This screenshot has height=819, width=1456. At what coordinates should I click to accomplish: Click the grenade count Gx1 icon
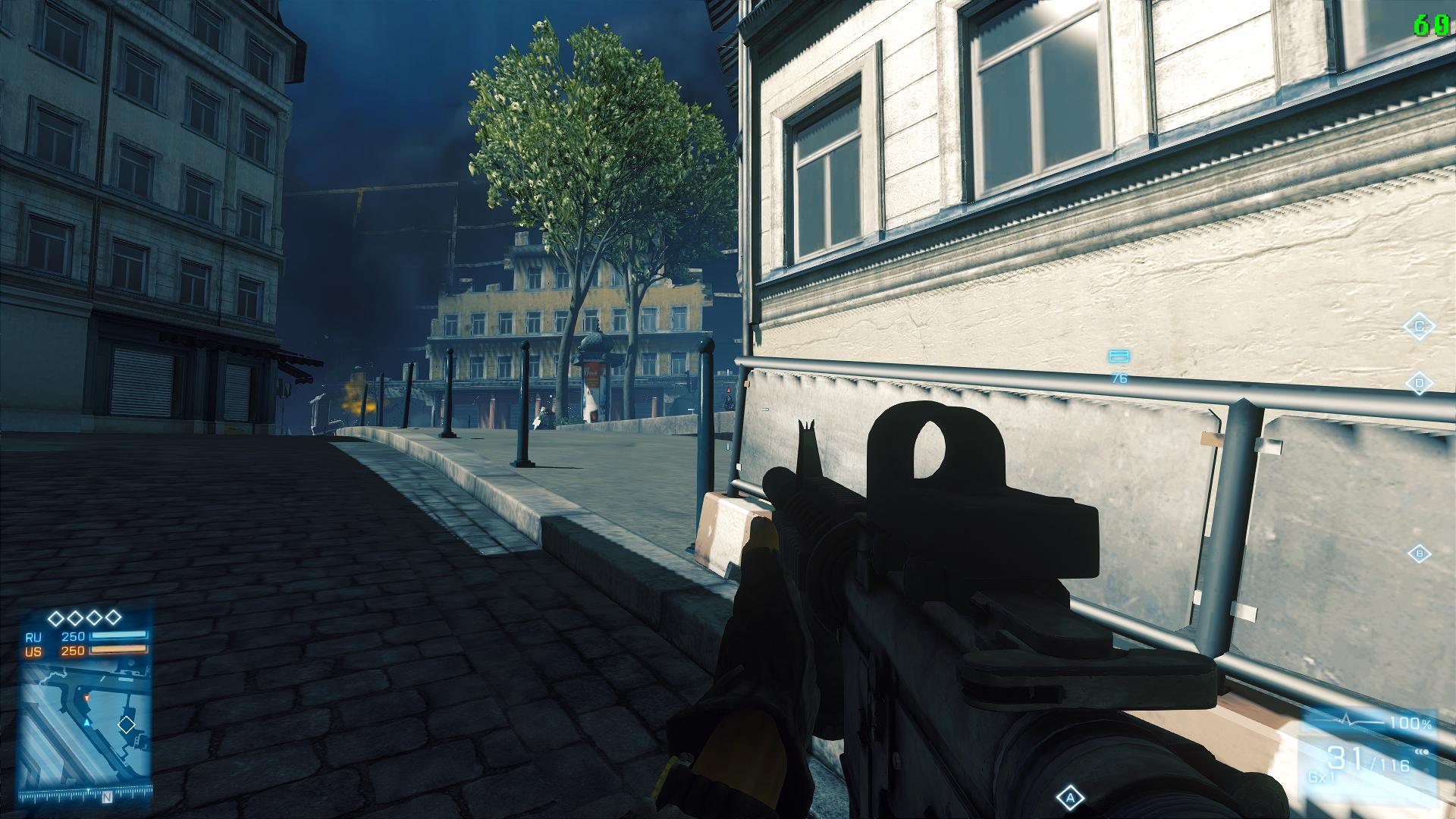click(x=1321, y=777)
